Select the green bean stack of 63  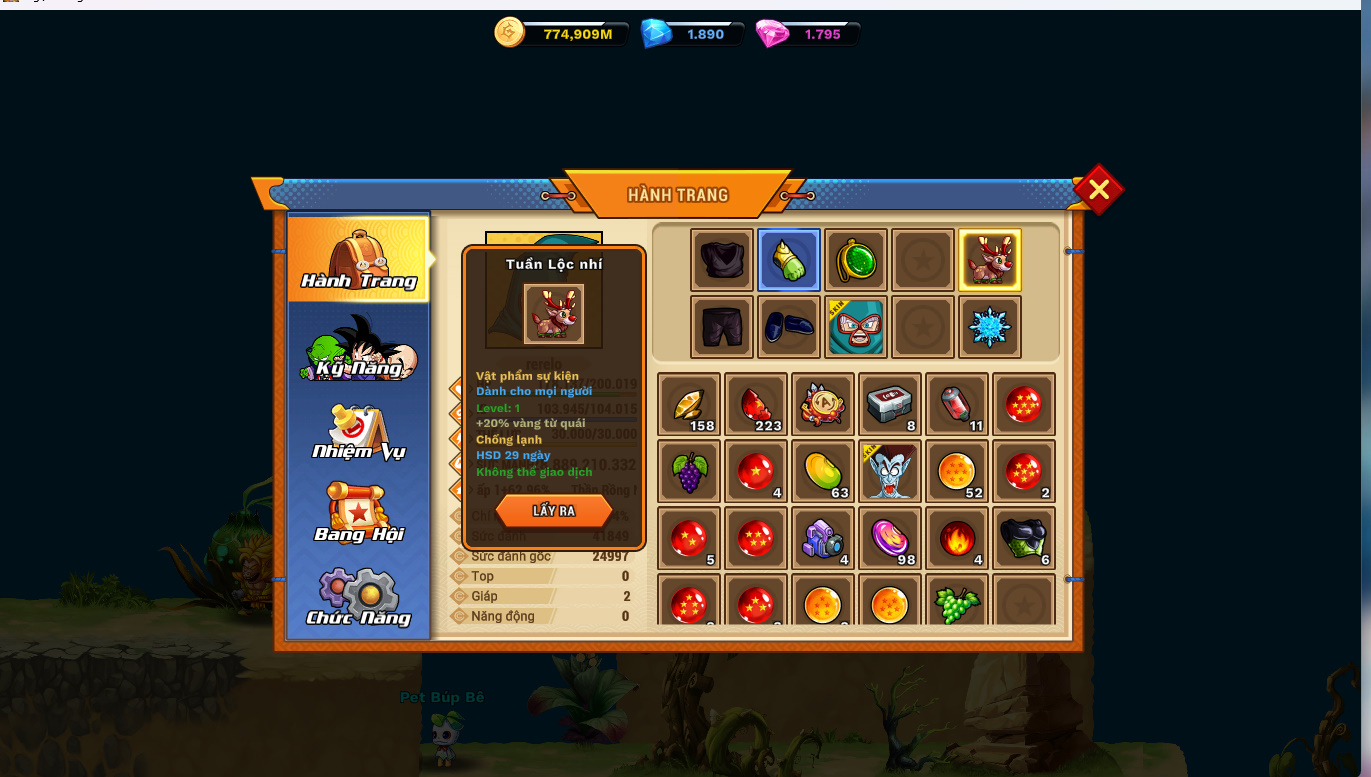(823, 471)
